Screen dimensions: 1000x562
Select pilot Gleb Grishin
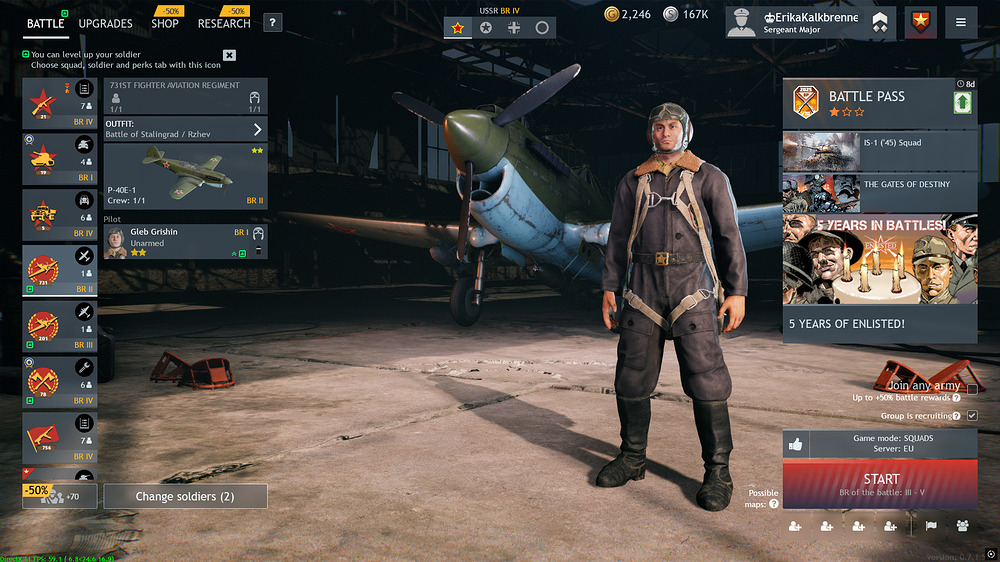186,241
